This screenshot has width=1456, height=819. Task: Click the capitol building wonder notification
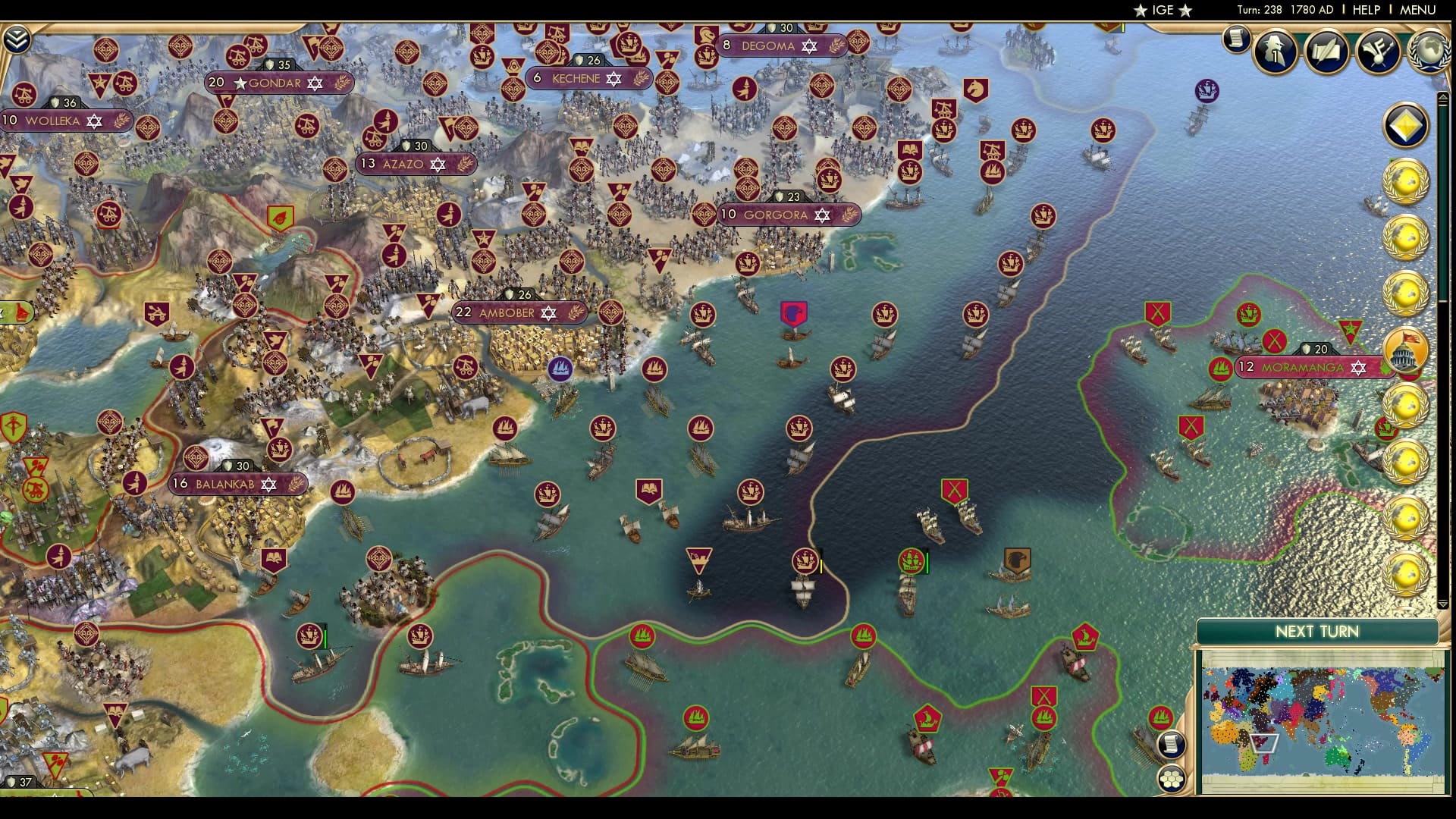tap(1406, 350)
